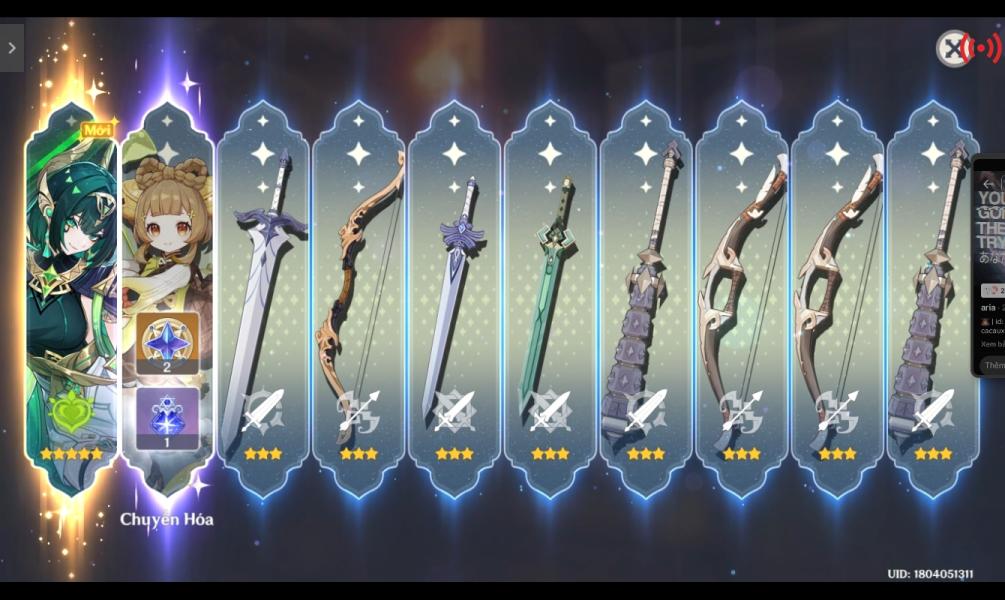Choose the green-bladed sword card
Image resolution: width=1005 pixels, height=600 pixels.
tap(550, 300)
